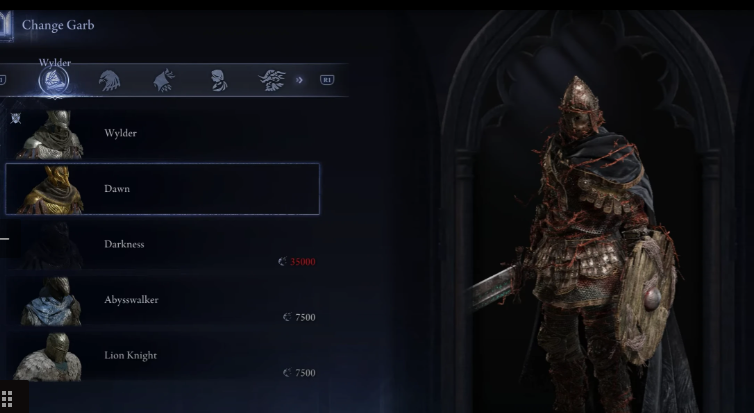754x413 pixels.
Task: Open the horned beast character tab
Action: coord(164,81)
